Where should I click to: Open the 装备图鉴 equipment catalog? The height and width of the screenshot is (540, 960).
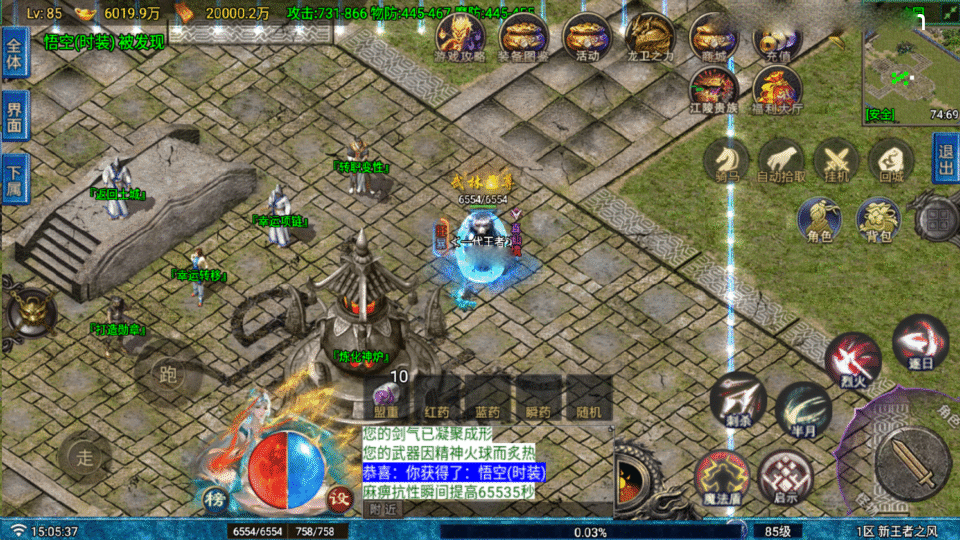524,36
